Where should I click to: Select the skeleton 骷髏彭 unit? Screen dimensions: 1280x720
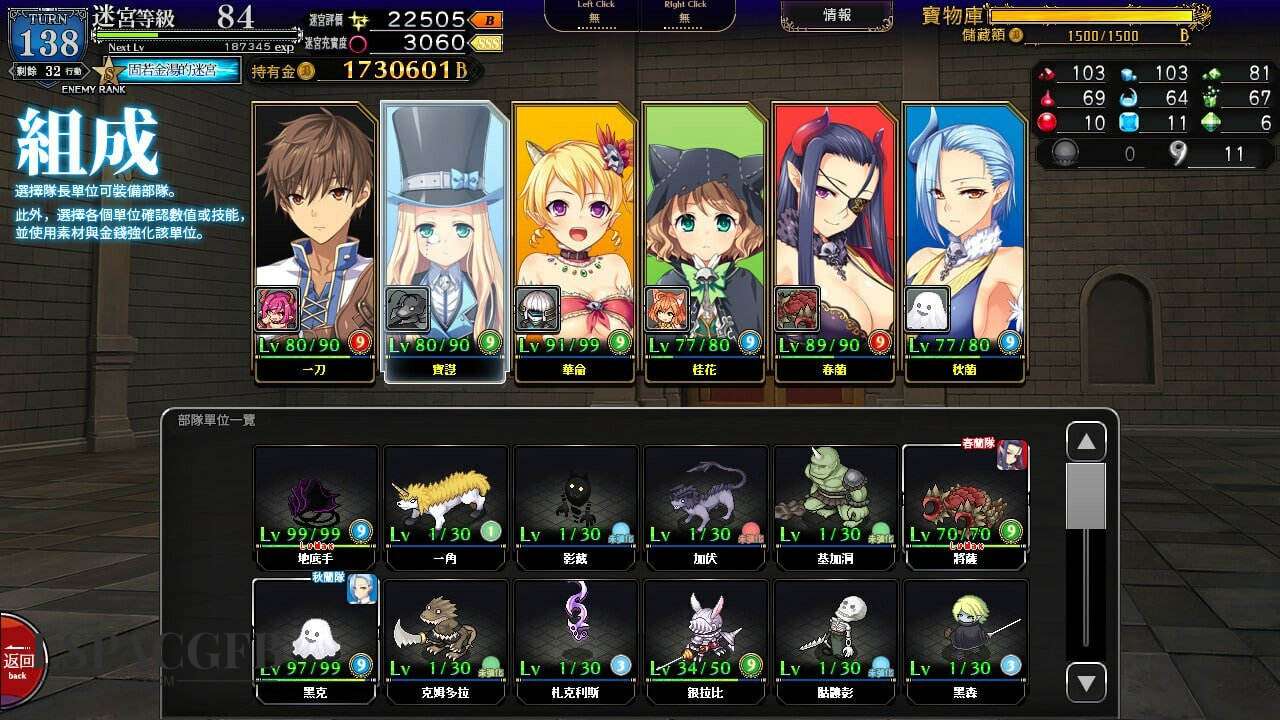click(836, 638)
